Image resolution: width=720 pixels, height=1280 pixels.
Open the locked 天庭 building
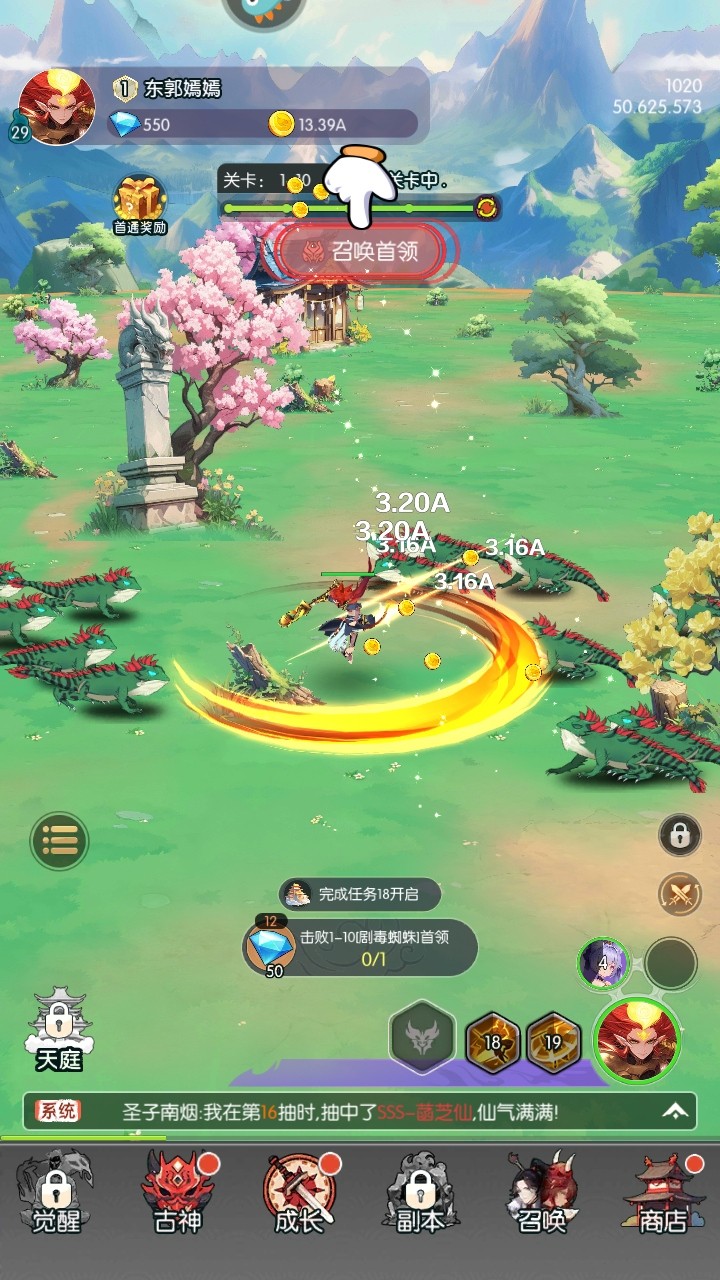tap(58, 1030)
